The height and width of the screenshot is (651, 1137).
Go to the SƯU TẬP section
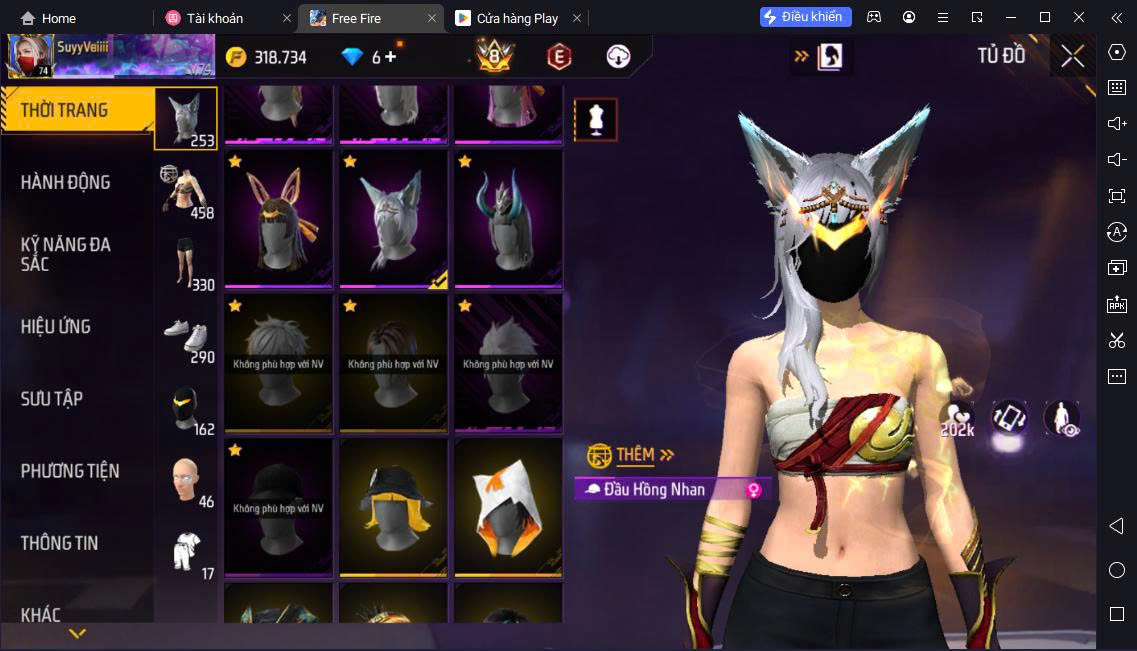point(52,398)
